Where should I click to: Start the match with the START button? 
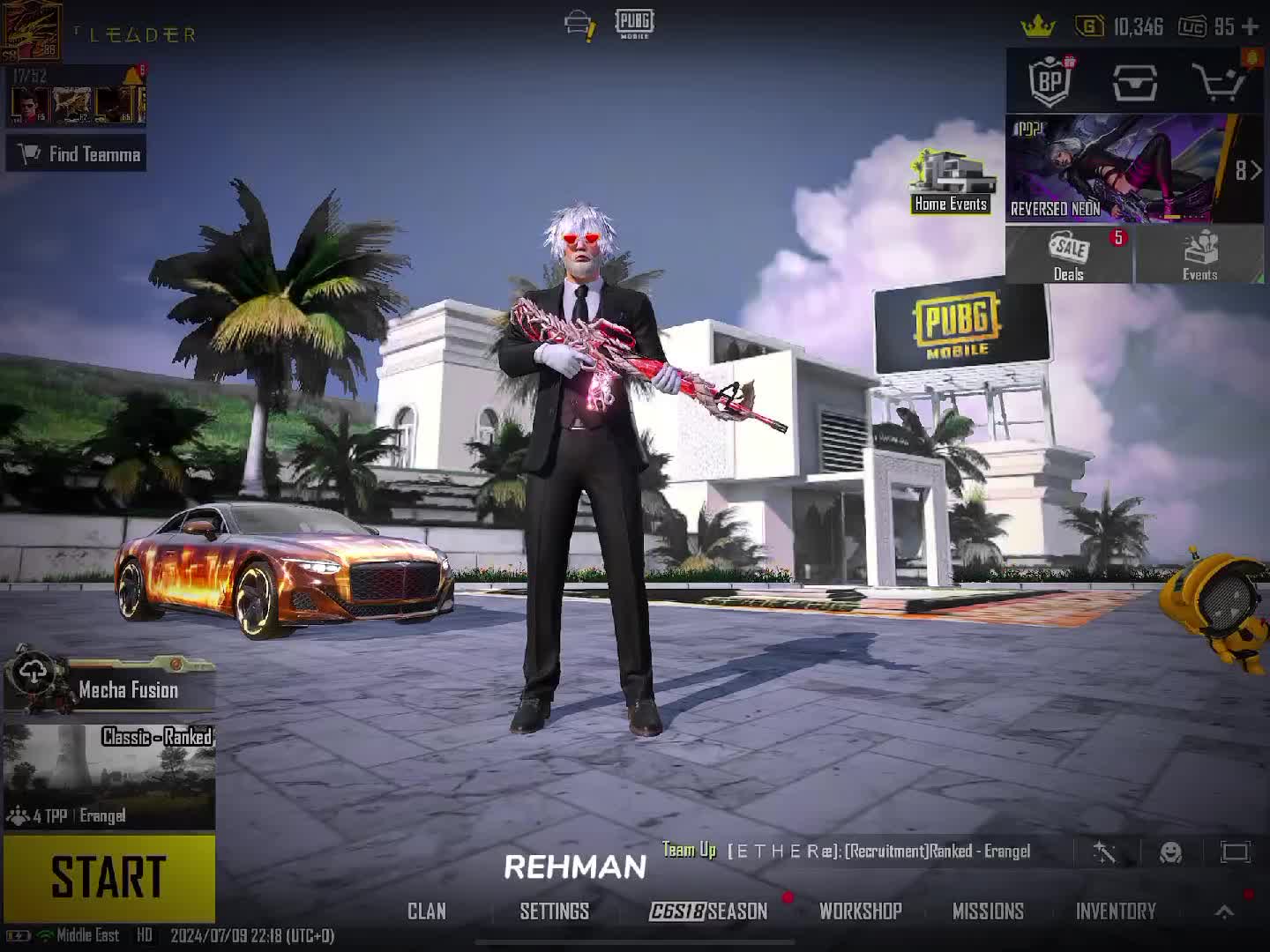[x=108, y=877]
